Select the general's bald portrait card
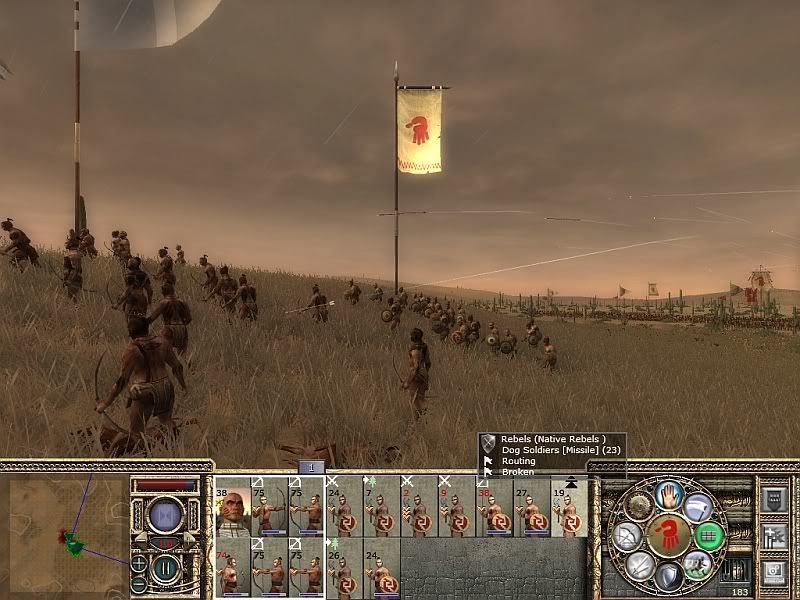 tap(233, 508)
